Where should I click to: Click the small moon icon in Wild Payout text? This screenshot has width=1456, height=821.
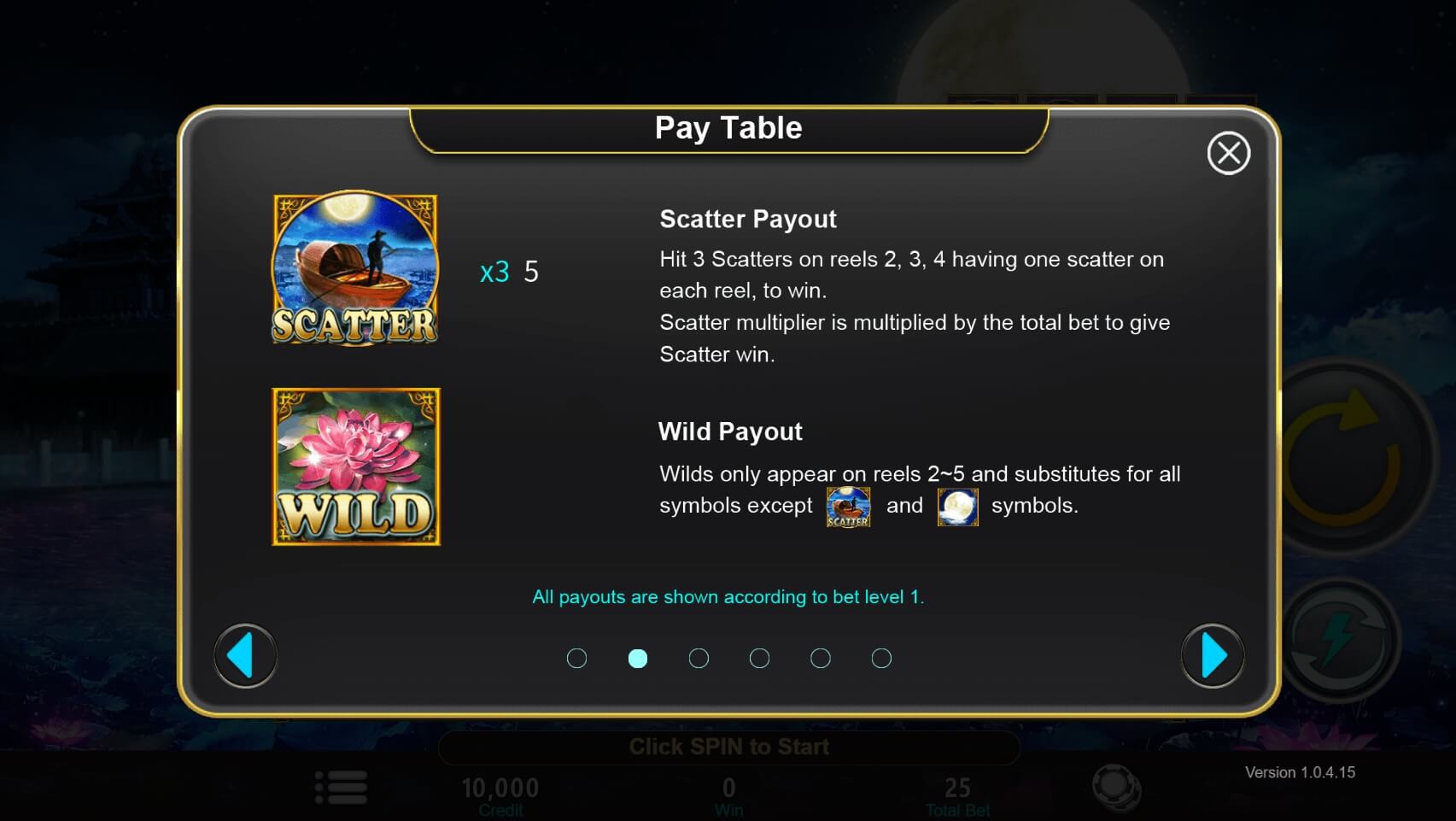(x=957, y=505)
